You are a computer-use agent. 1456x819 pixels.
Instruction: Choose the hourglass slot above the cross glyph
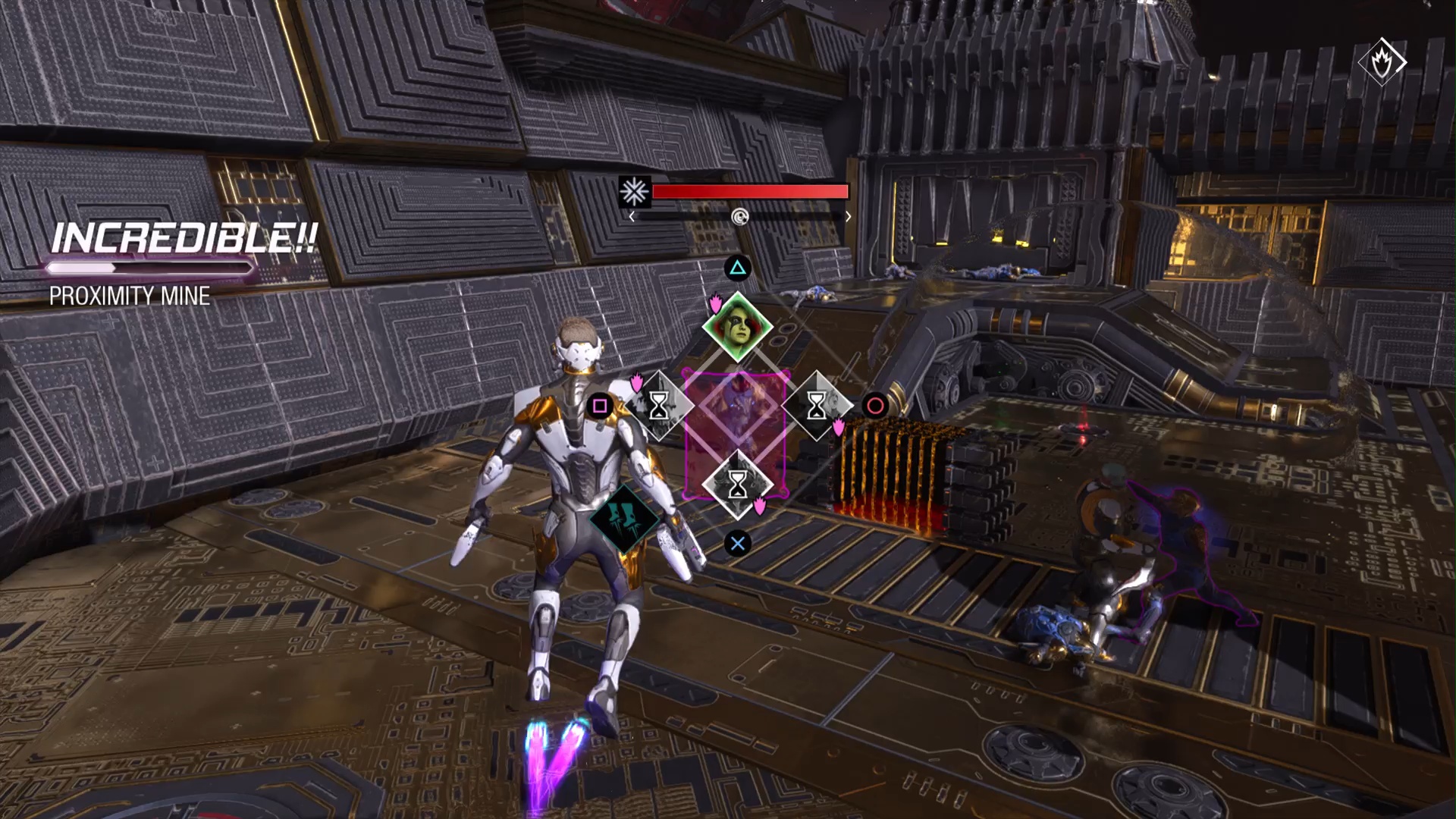pyautogui.click(x=737, y=485)
